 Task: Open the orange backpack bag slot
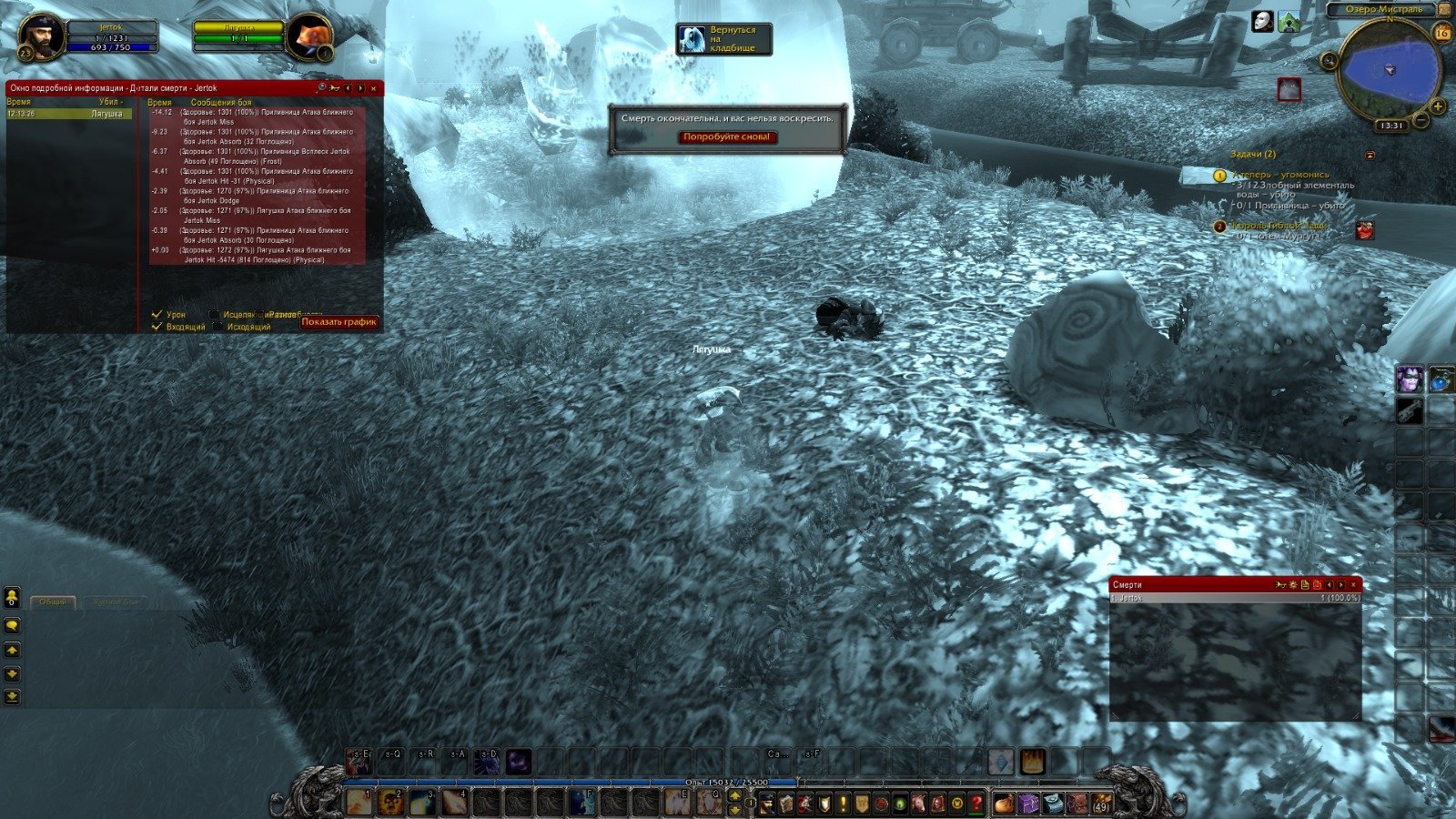pos(1004,804)
